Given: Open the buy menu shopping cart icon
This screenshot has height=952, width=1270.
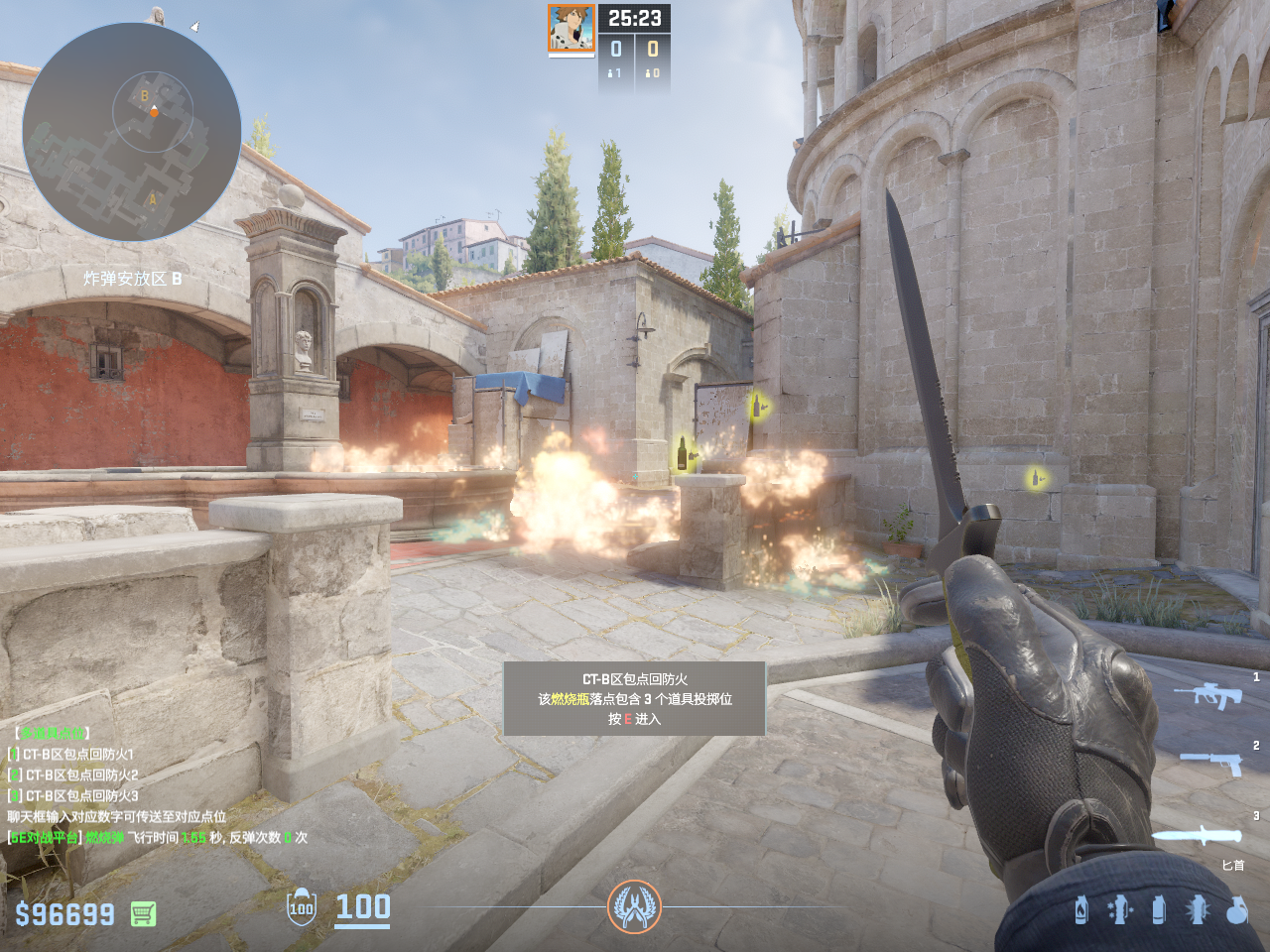Looking at the screenshot, I should 143,913.
